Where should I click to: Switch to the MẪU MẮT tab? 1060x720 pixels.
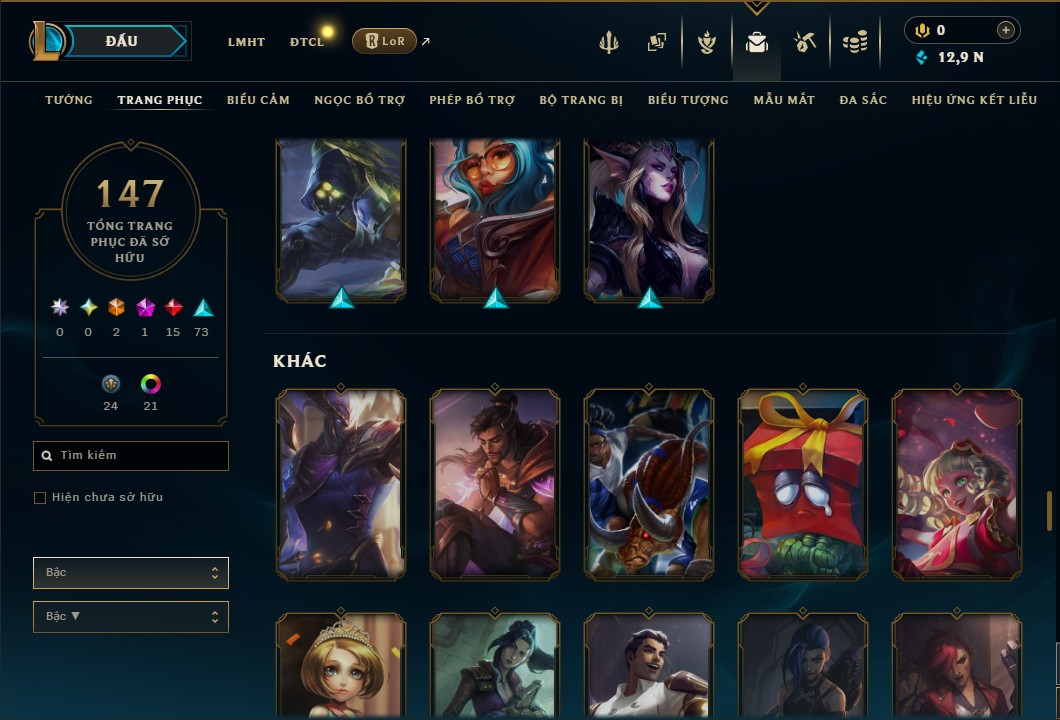[x=784, y=100]
